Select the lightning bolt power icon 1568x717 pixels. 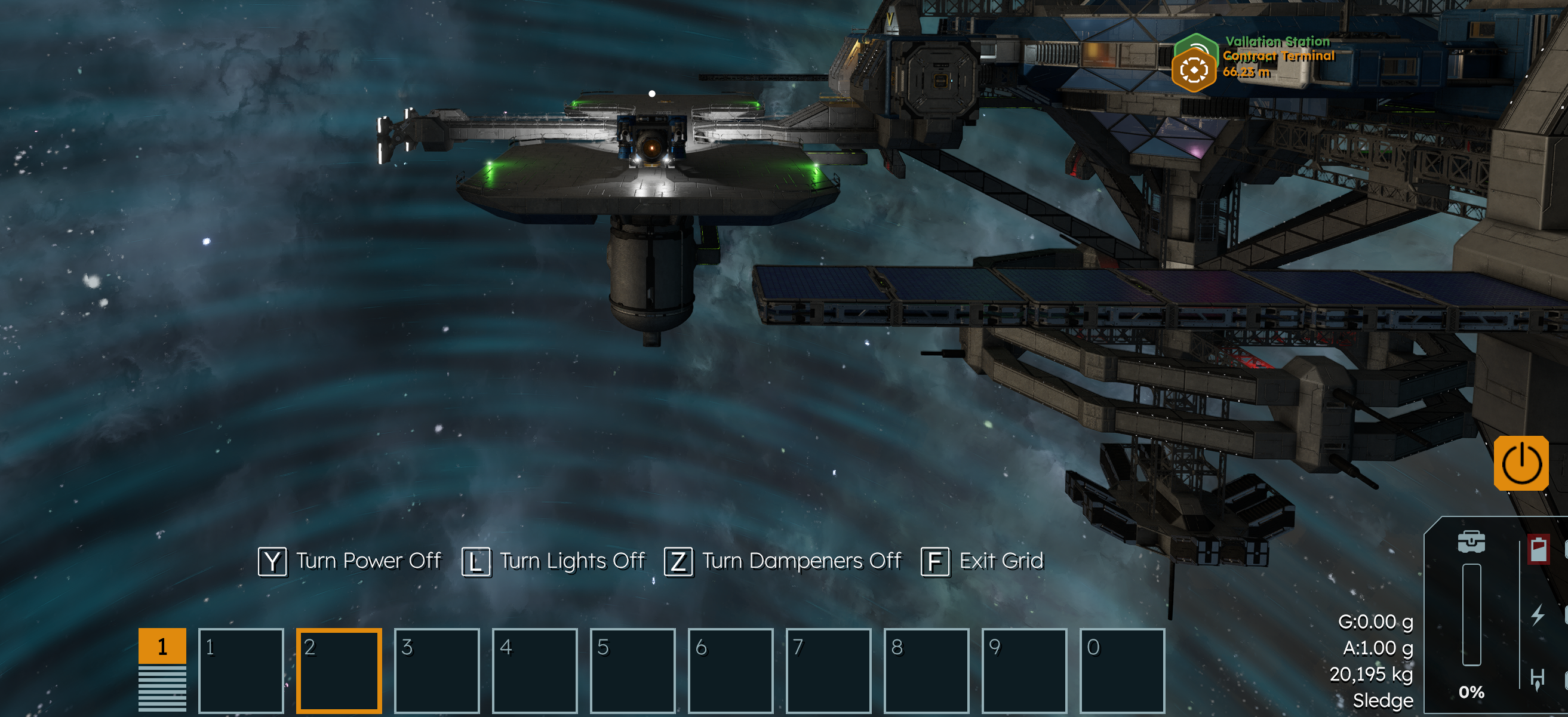tap(1538, 615)
